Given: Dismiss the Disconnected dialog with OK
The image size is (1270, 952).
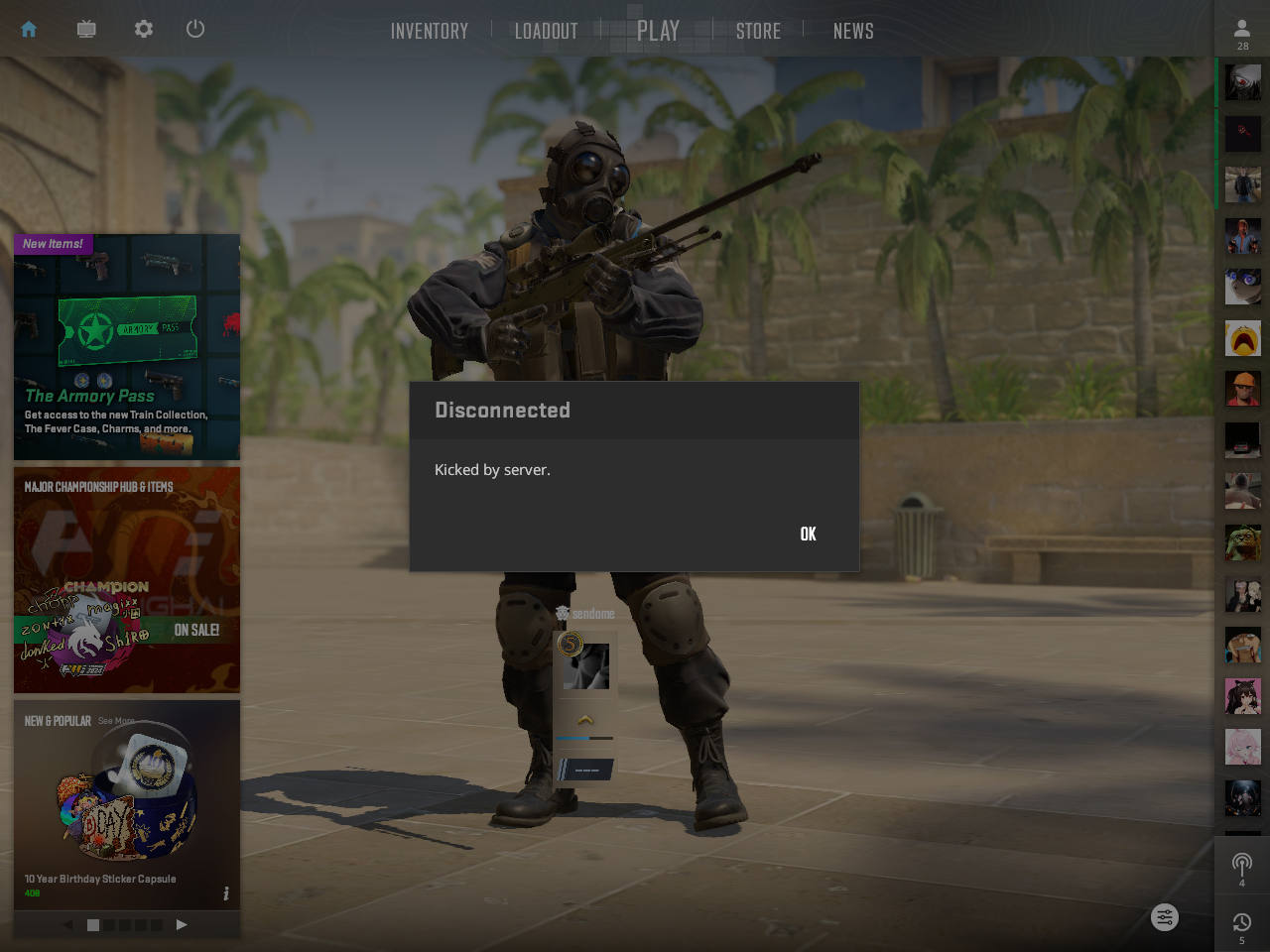Looking at the screenshot, I should (808, 534).
